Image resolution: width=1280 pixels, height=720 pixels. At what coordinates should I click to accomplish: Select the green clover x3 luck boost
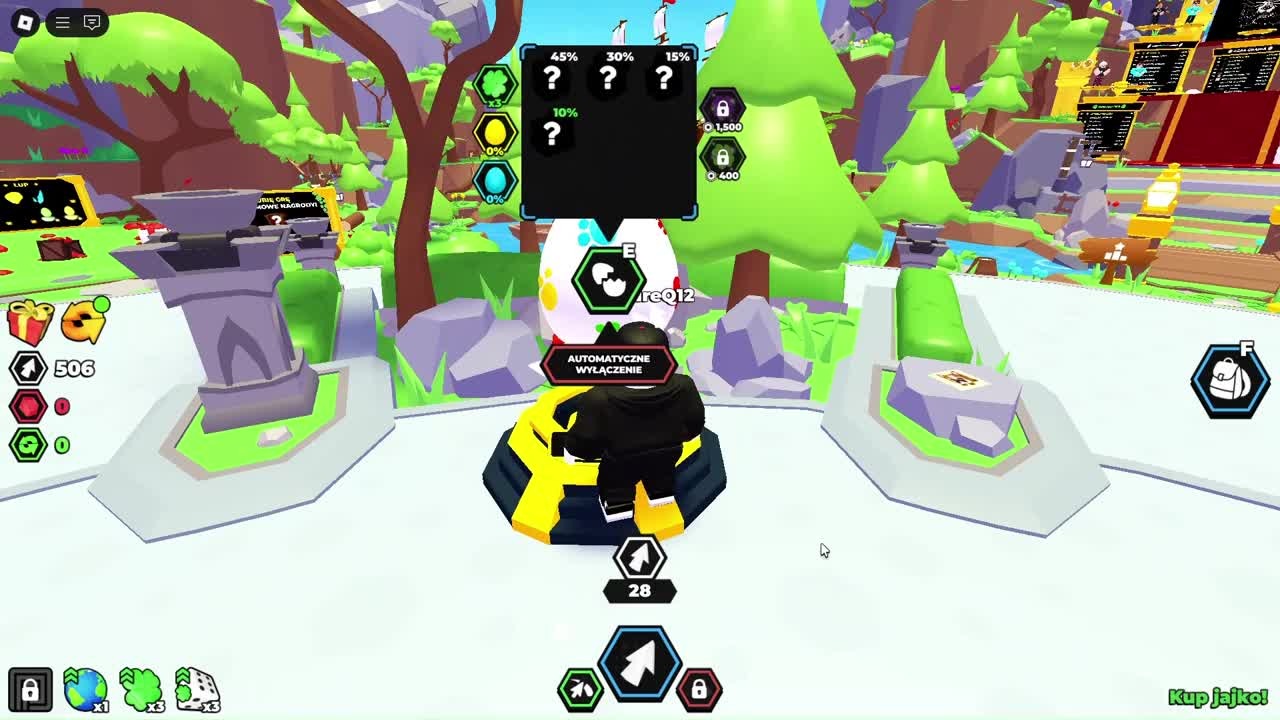pyautogui.click(x=495, y=85)
